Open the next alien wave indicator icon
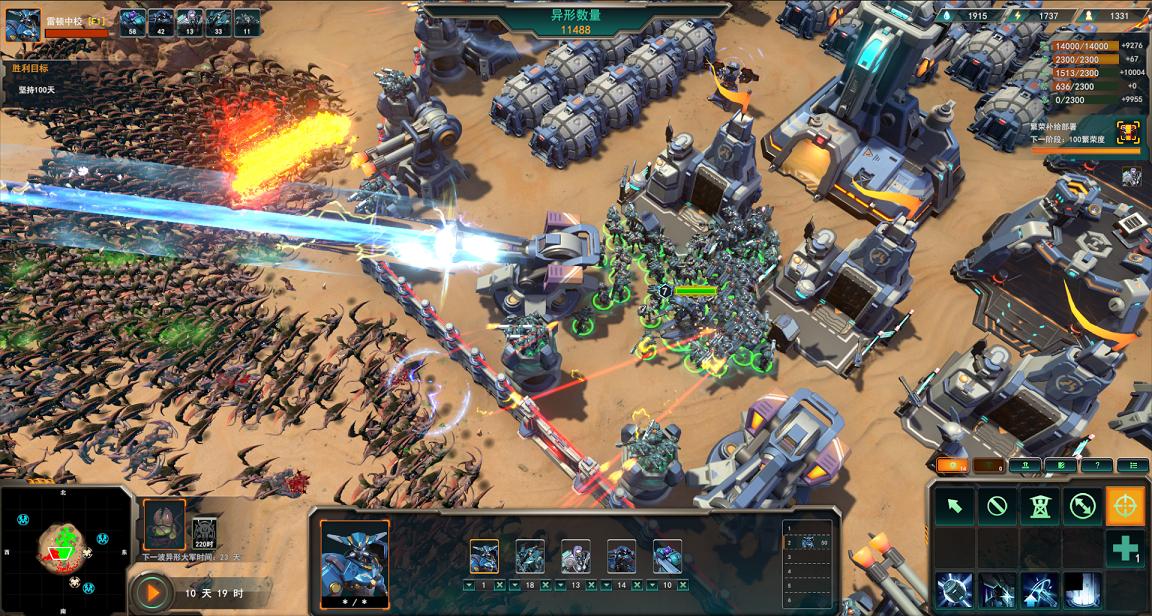 pyautogui.click(x=164, y=524)
